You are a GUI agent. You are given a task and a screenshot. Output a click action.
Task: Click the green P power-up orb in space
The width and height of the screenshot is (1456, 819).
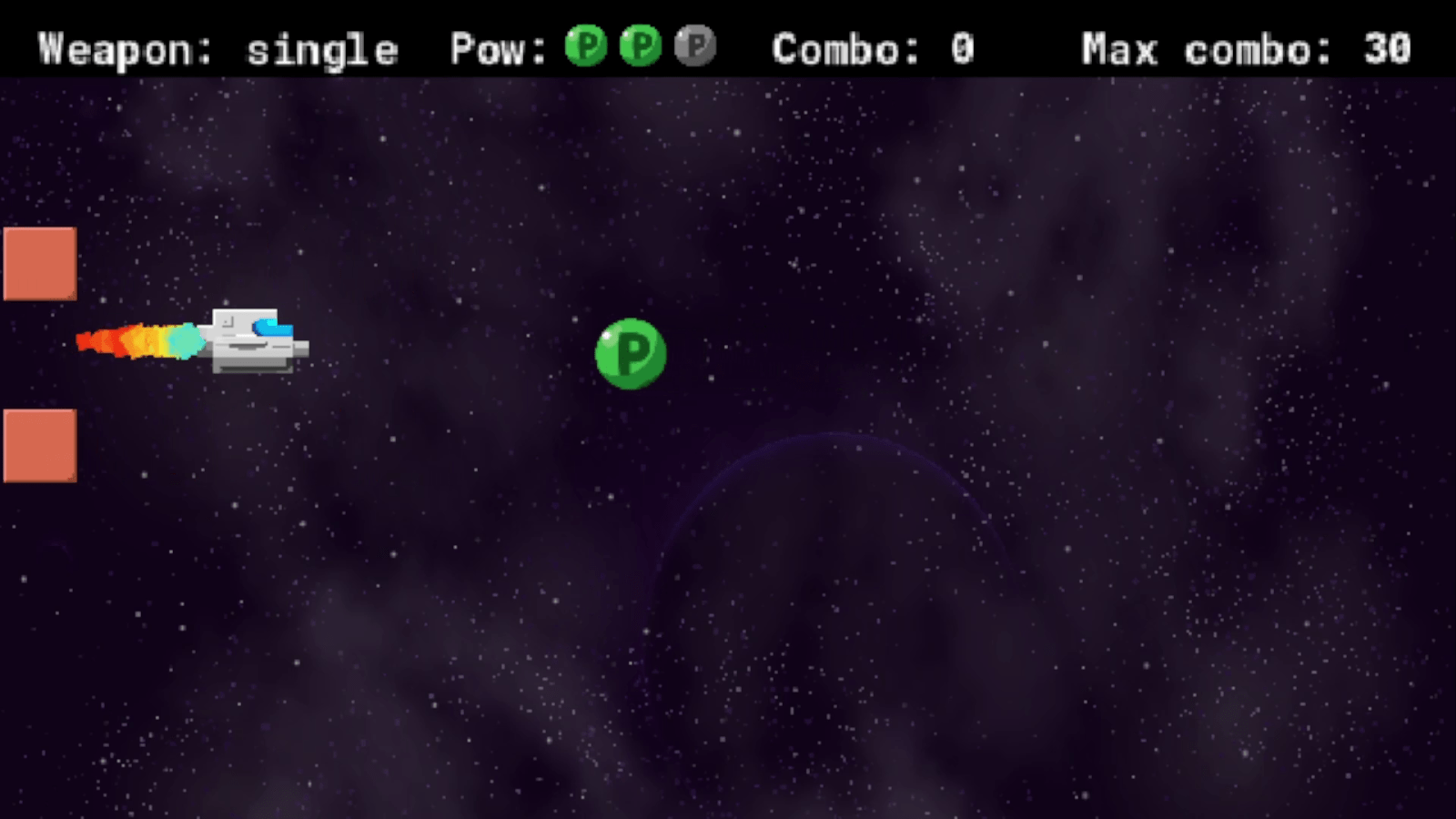[631, 355]
